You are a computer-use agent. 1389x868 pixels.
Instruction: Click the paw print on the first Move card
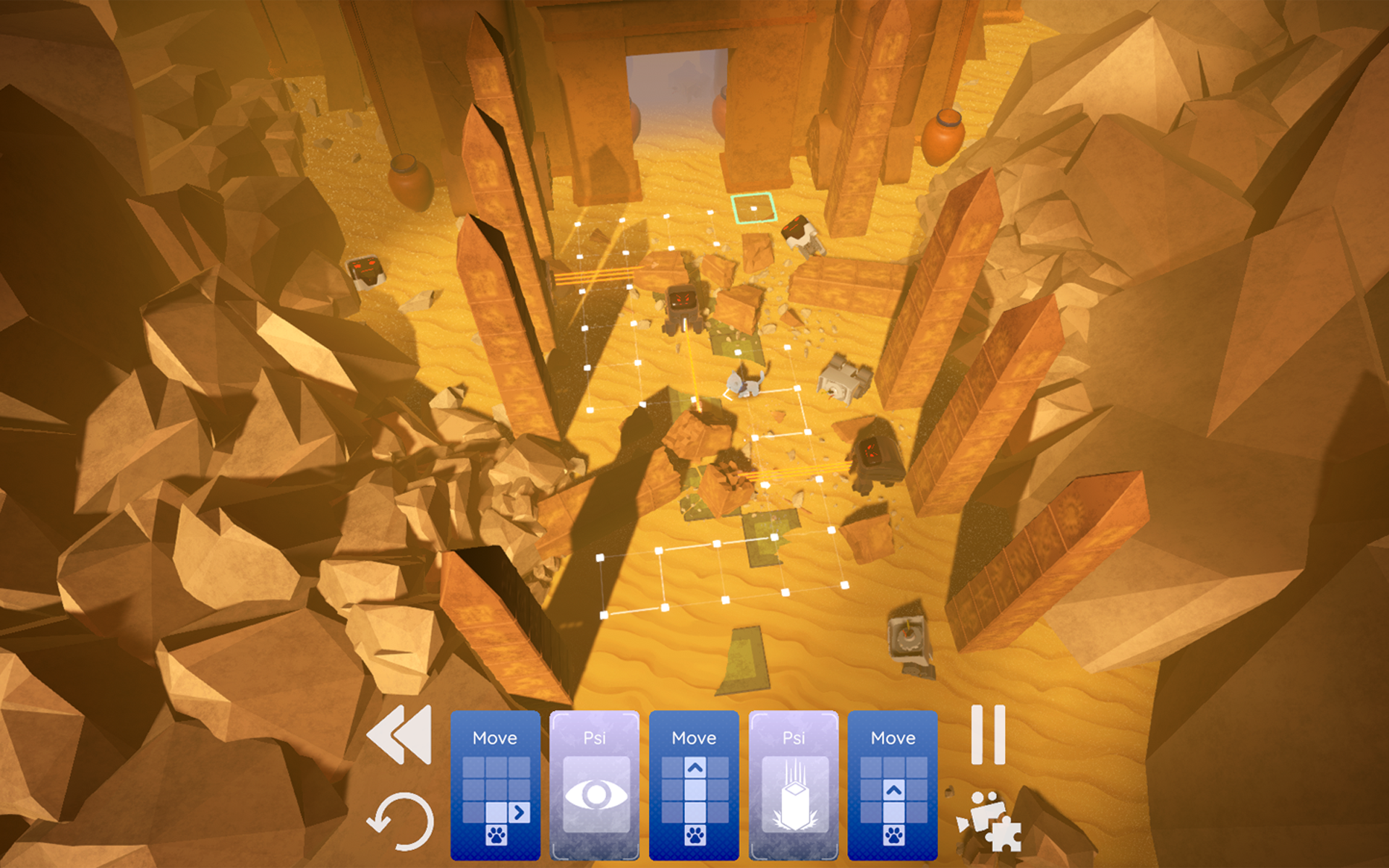point(496,835)
